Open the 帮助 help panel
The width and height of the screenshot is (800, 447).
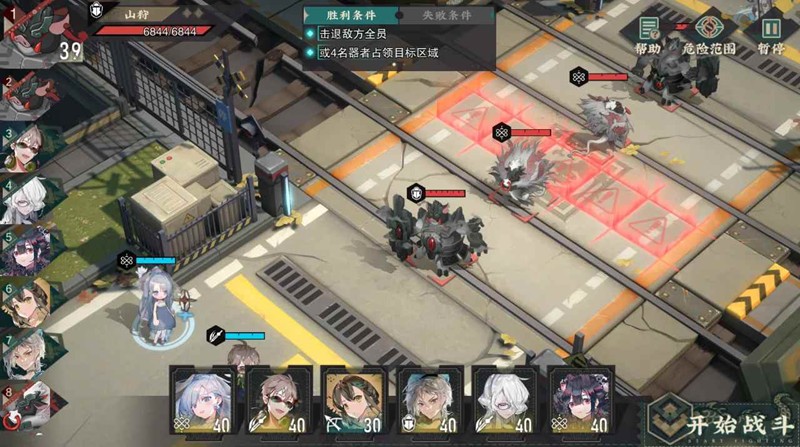648,35
